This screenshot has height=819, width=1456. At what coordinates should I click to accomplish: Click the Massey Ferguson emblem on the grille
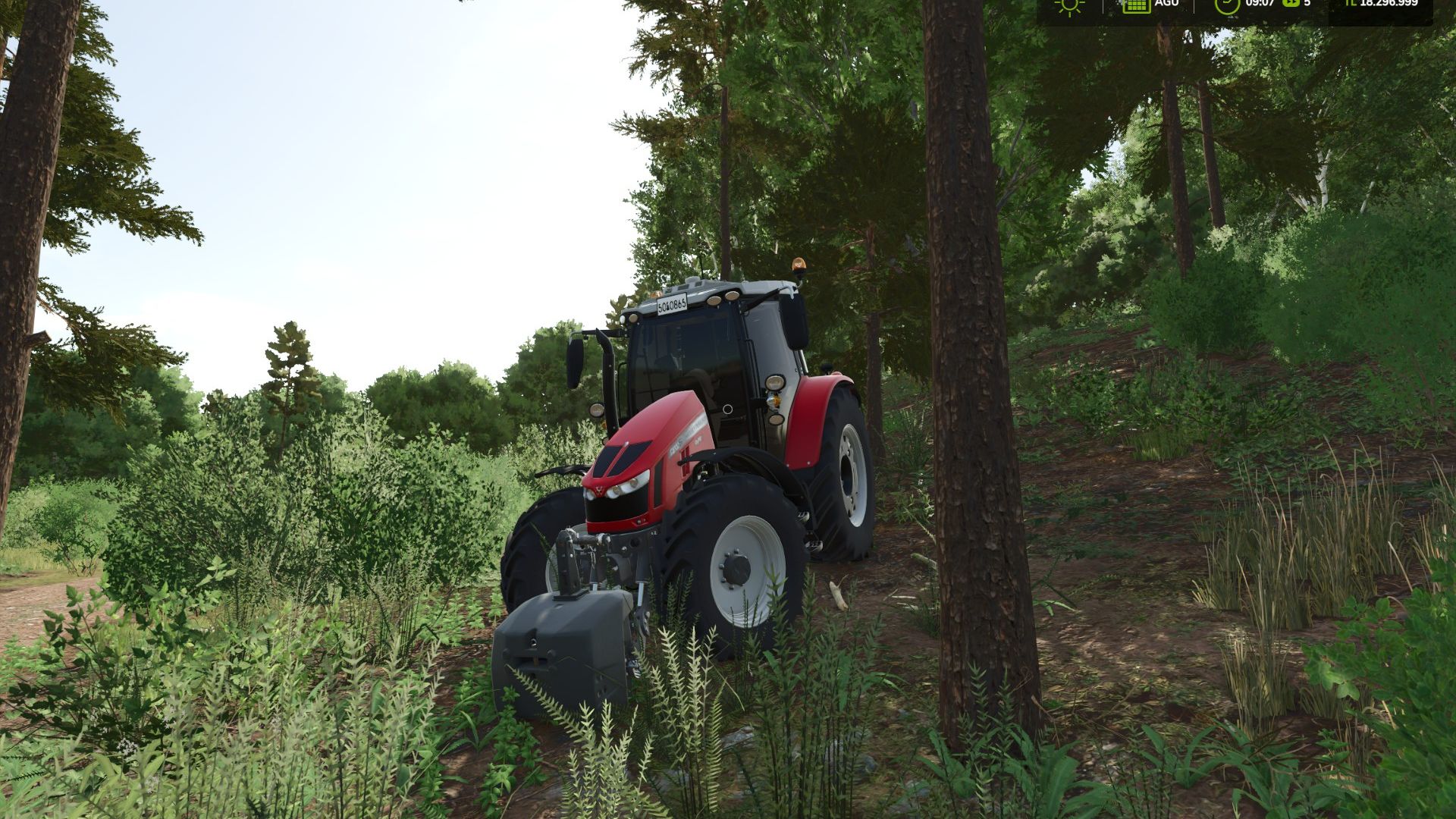click(600, 490)
